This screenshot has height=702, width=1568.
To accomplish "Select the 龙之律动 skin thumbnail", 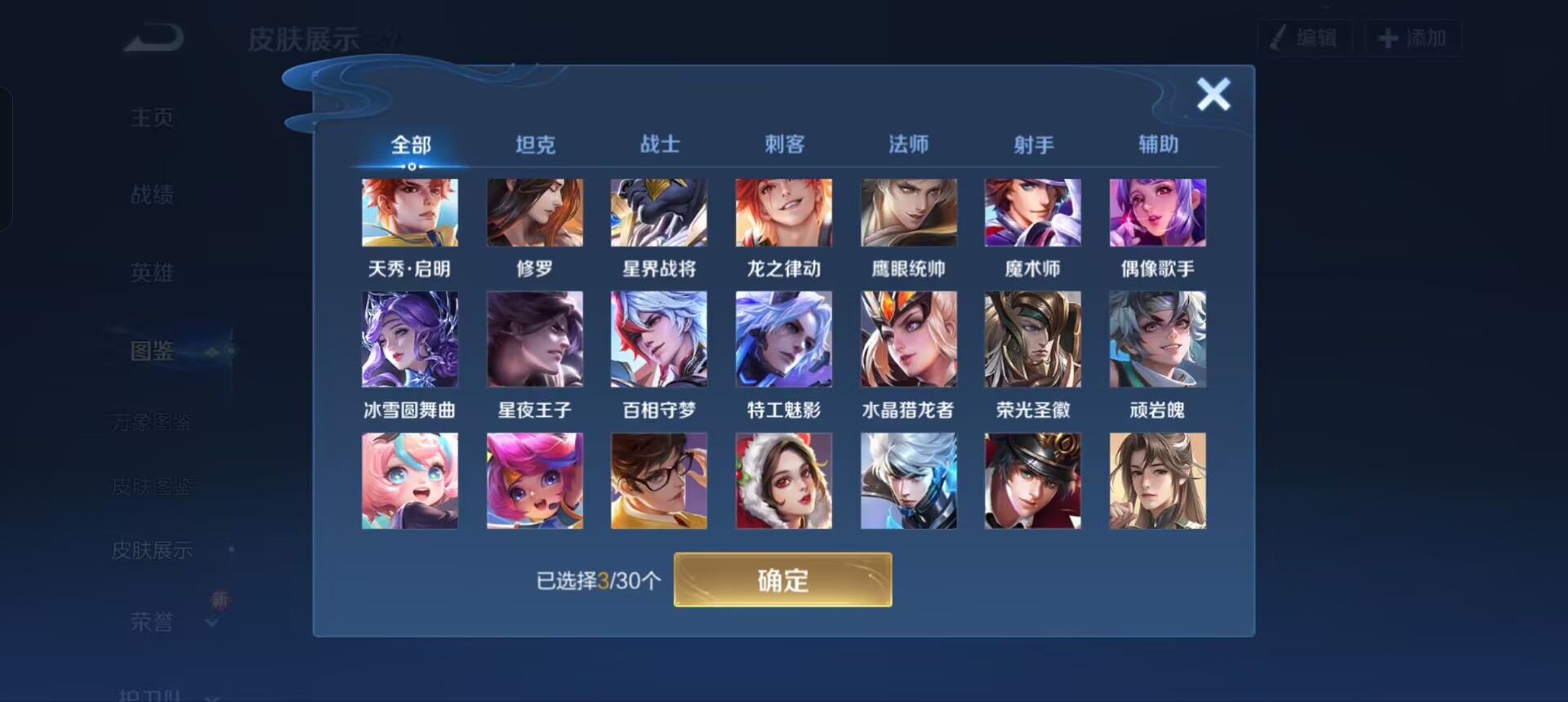I will pyautogui.click(x=784, y=212).
